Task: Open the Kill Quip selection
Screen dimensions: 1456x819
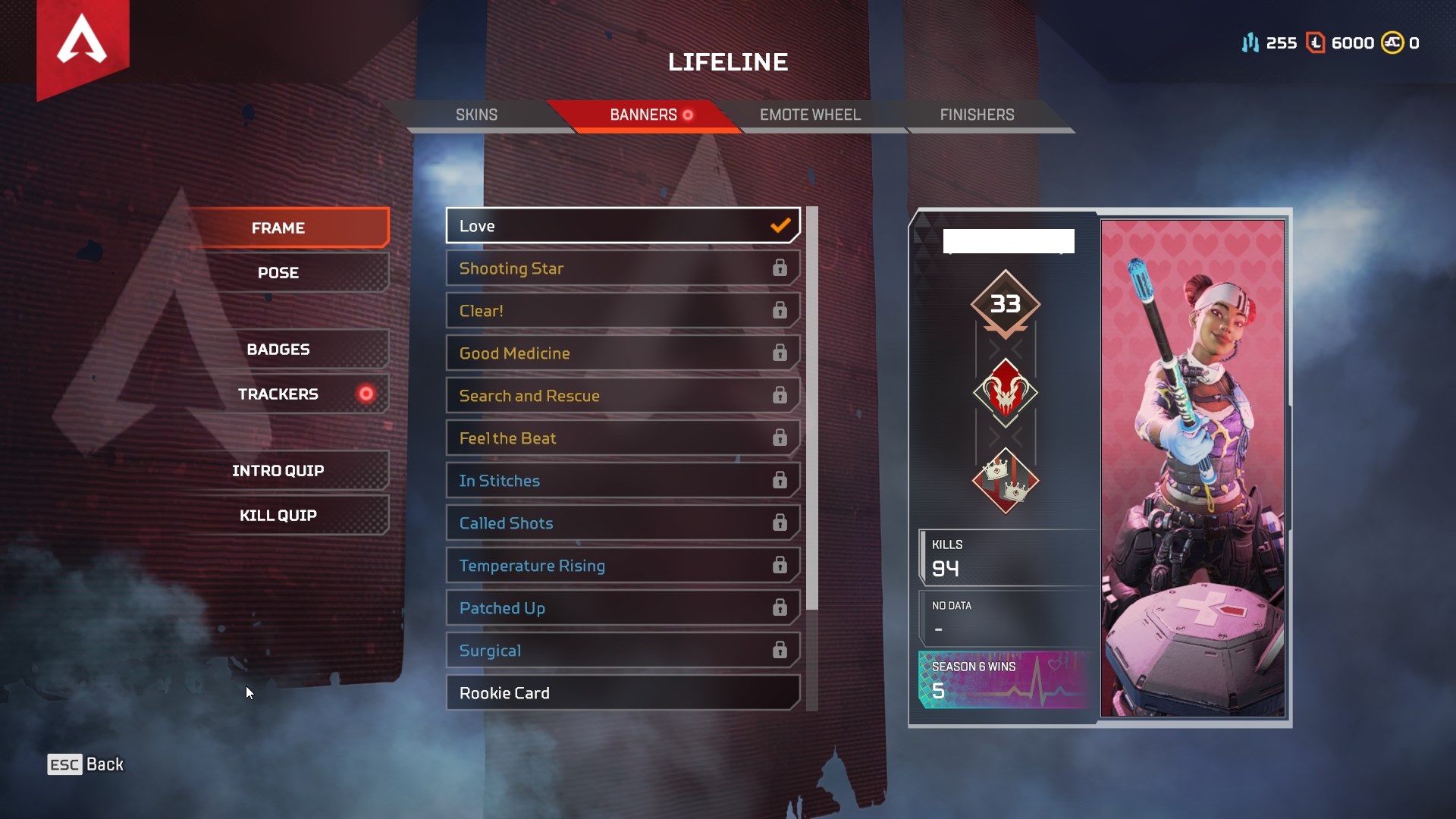Action: [x=278, y=515]
